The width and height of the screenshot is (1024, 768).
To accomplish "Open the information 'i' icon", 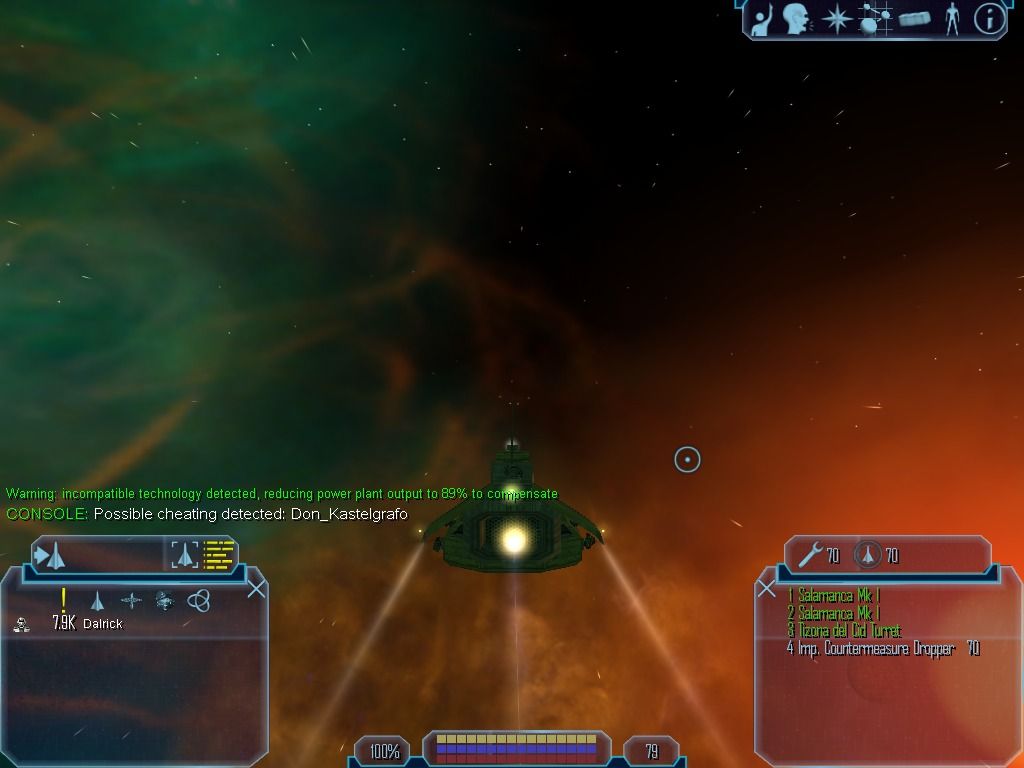I will coord(989,18).
